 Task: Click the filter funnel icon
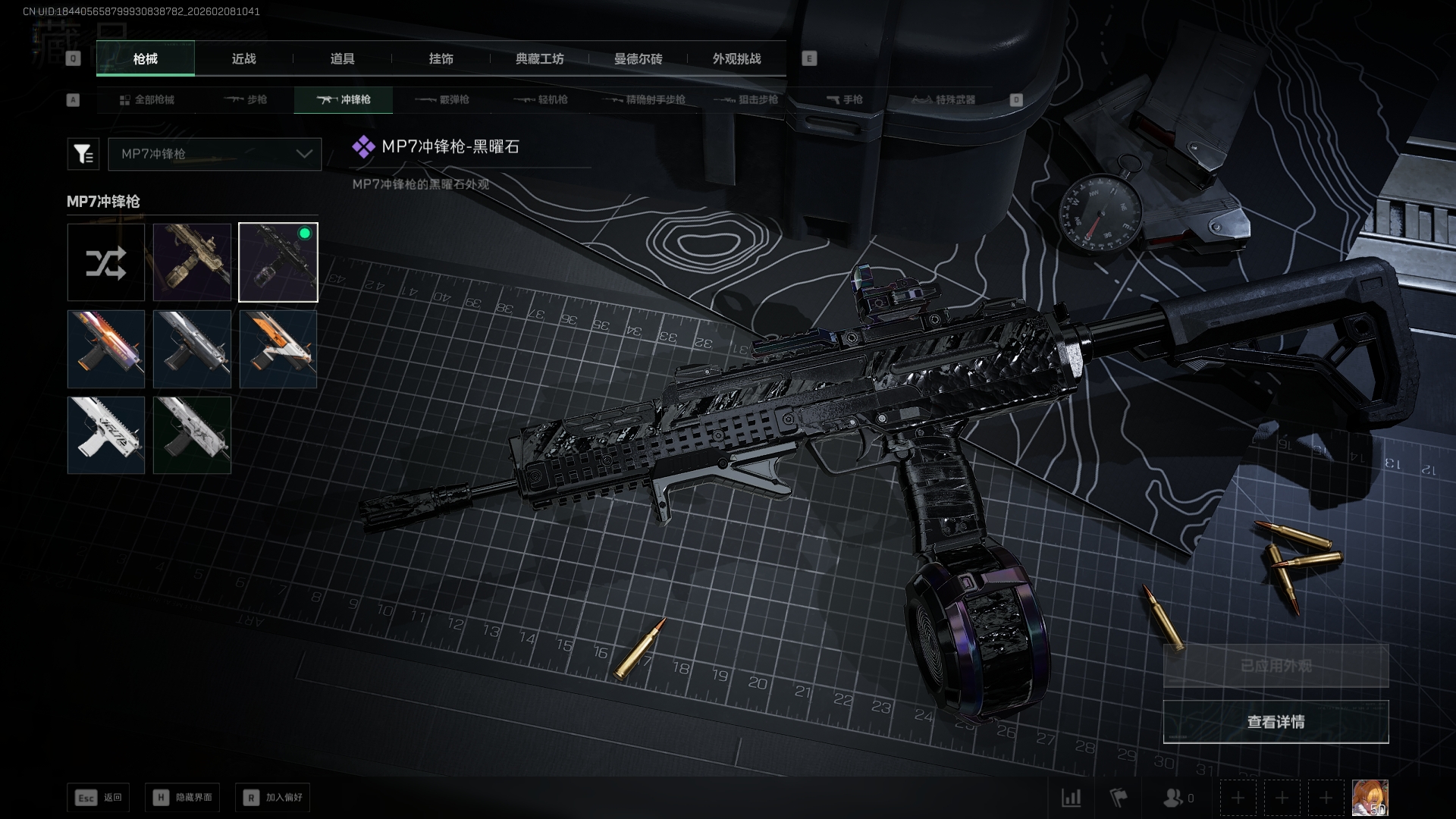click(x=83, y=154)
